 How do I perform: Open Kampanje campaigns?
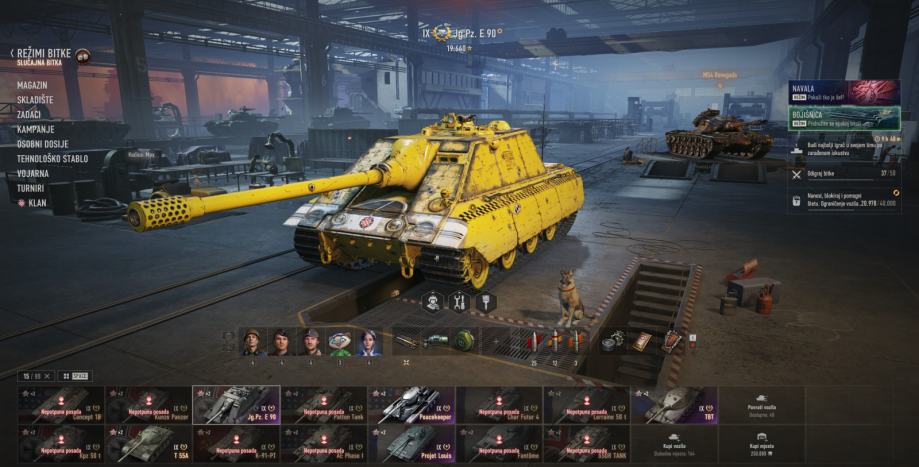click(x=35, y=129)
